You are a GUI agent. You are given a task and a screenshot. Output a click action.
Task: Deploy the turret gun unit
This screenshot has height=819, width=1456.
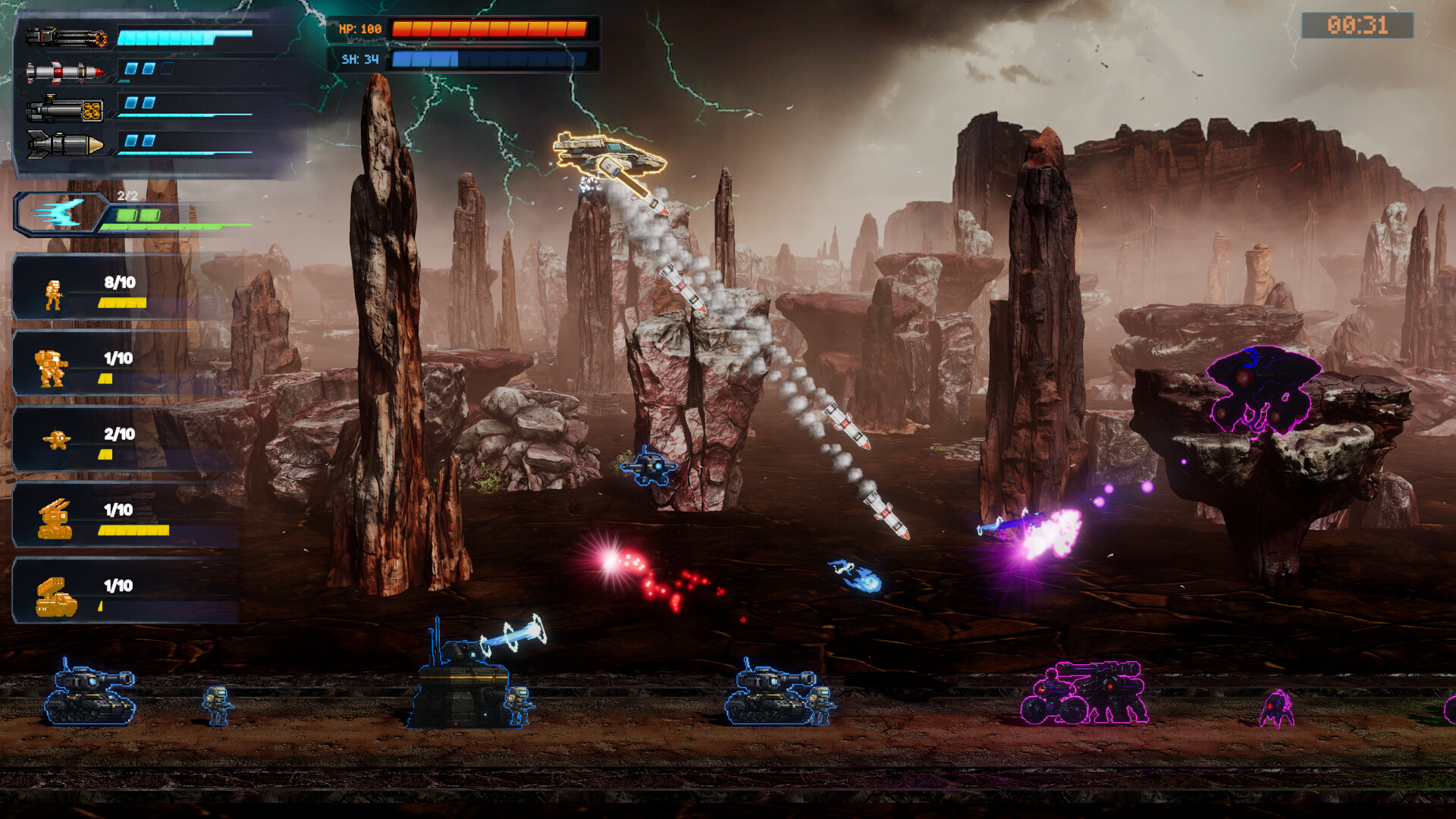(55, 519)
